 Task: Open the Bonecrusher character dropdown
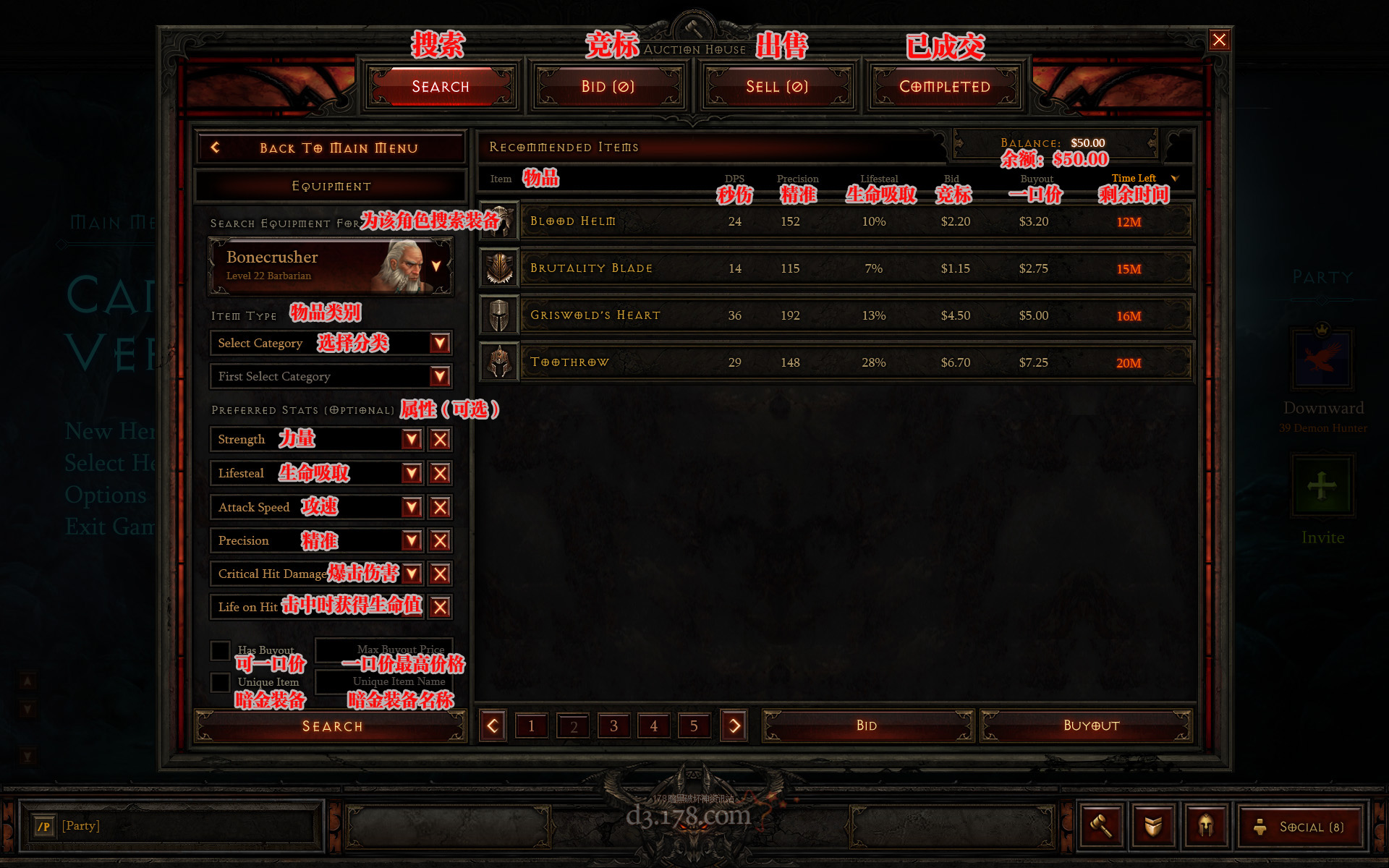(x=436, y=266)
